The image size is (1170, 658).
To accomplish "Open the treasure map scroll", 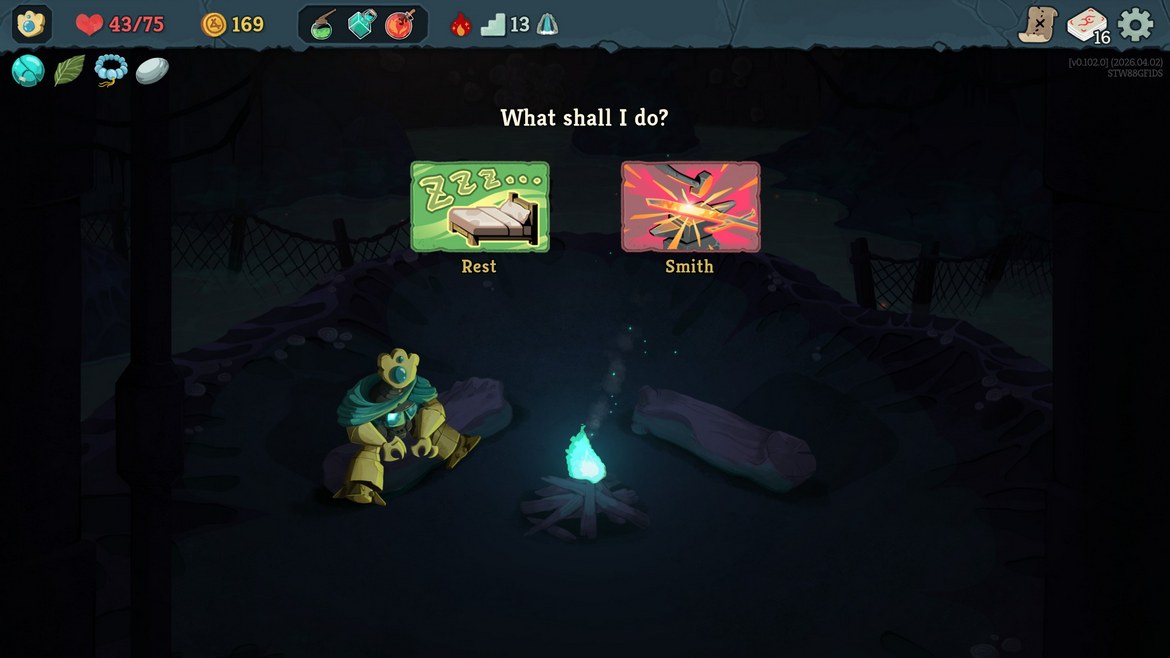I will click(x=1038, y=24).
